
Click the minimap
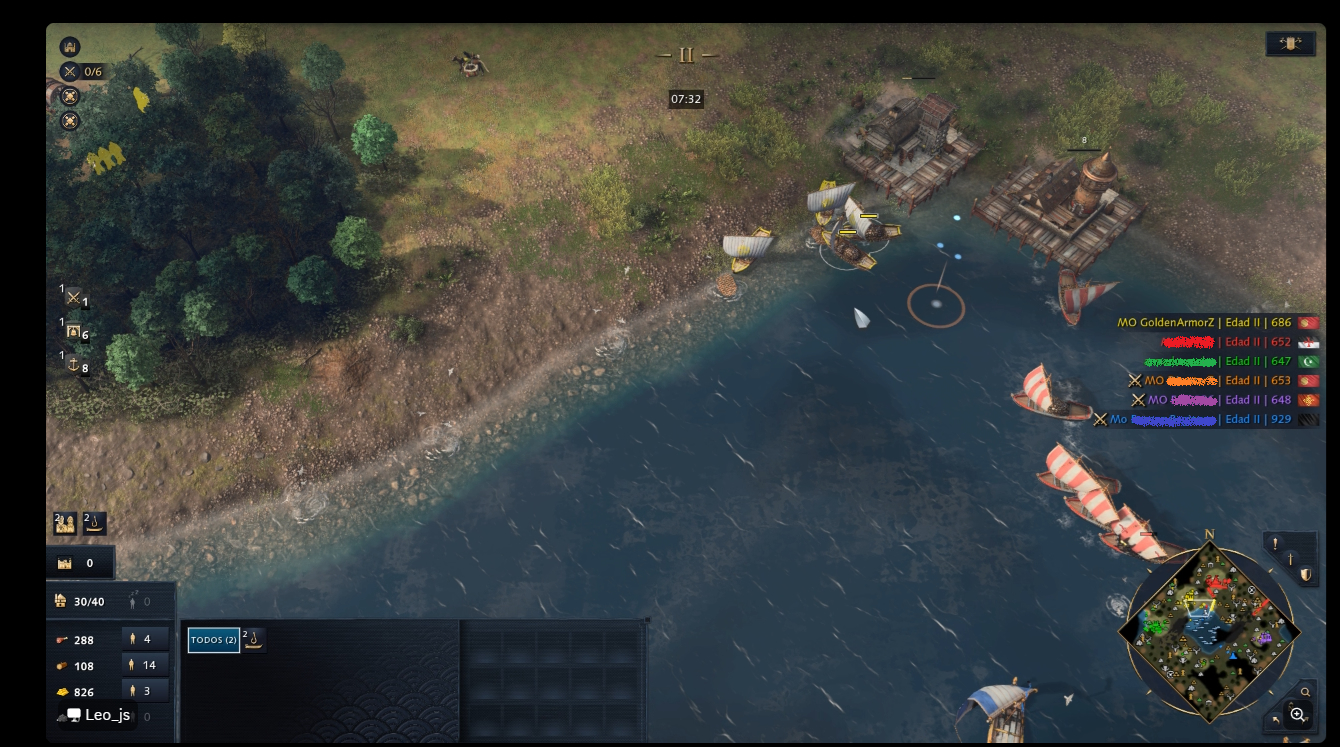point(1209,631)
